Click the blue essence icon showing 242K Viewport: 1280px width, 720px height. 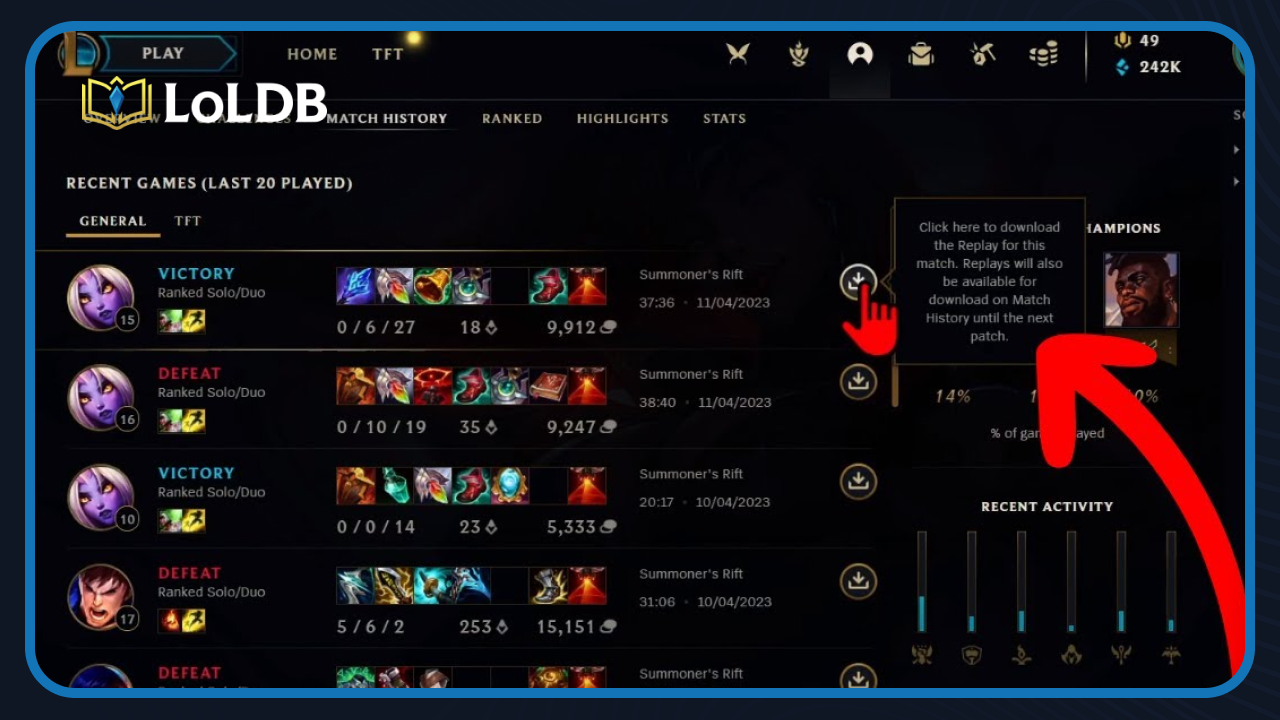point(1120,67)
